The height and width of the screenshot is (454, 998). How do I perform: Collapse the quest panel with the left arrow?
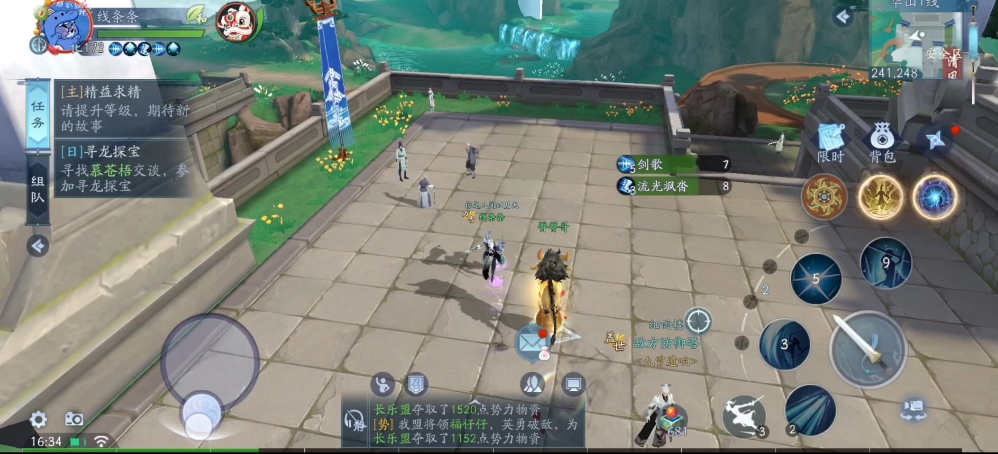[x=37, y=245]
